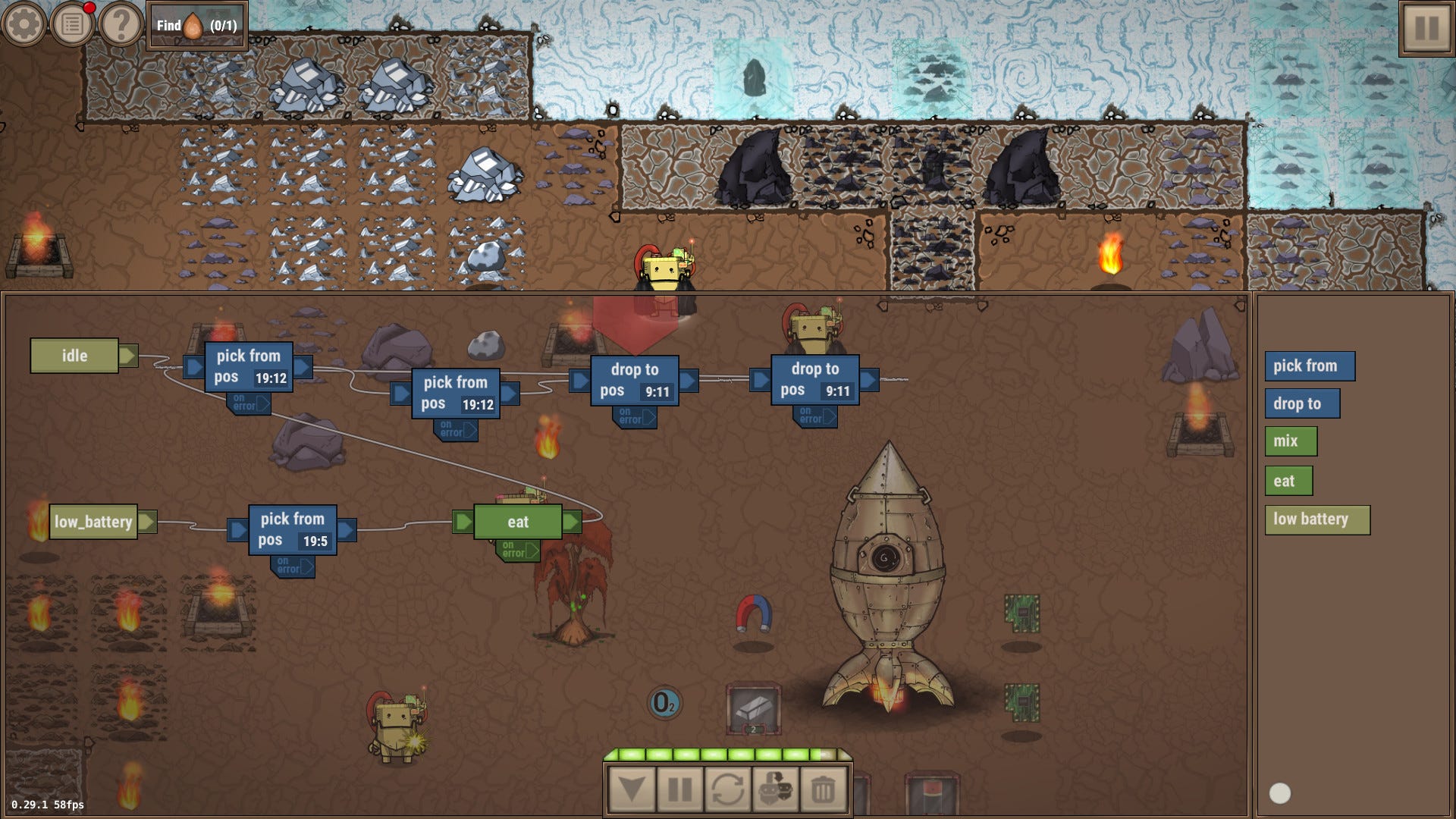This screenshot has height=819, width=1456.
Task: Click the robot swap icon in the bottom toolbar
Action: [775, 787]
